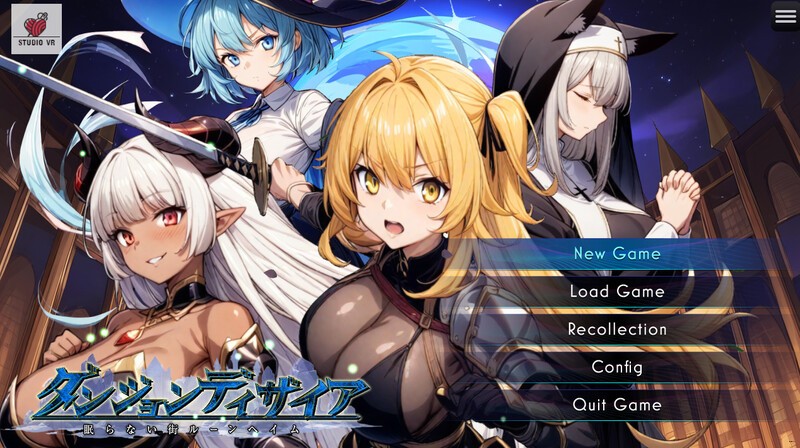Select the Recollection menu entry
This screenshot has height=448, width=800.
tap(617, 329)
